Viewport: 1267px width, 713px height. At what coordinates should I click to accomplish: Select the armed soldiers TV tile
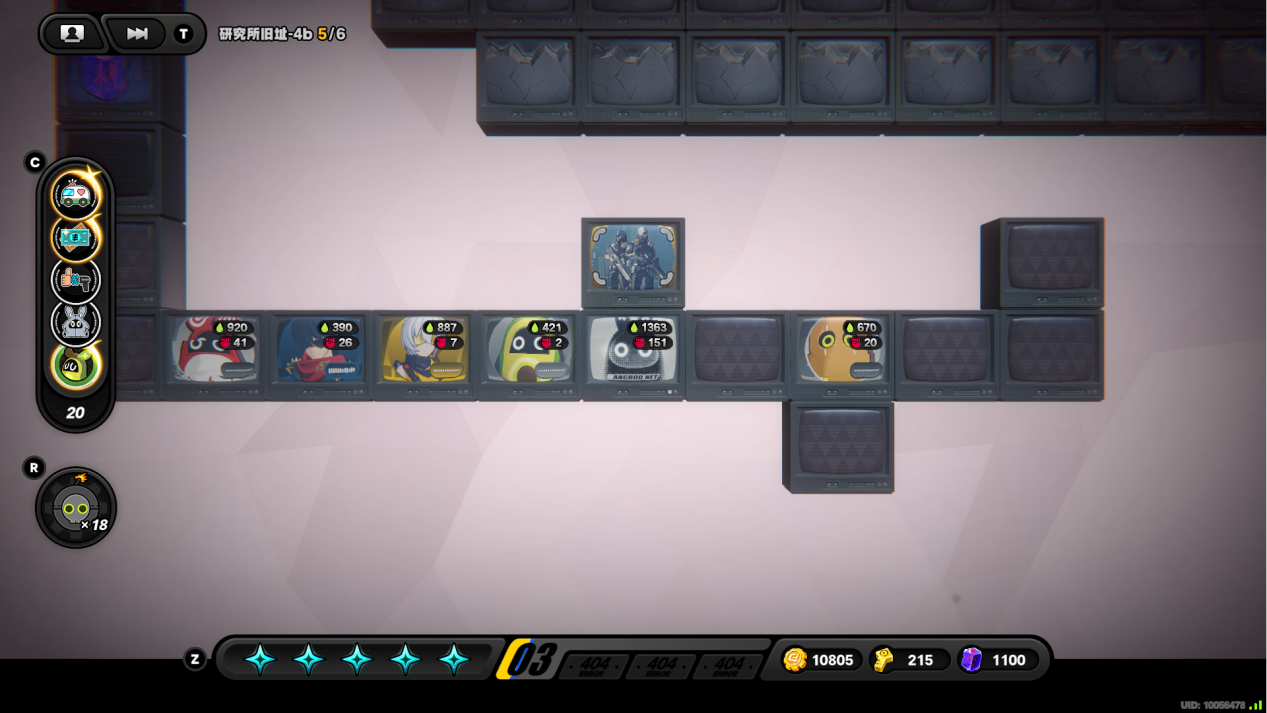pyautogui.click(x=632, y=258)
